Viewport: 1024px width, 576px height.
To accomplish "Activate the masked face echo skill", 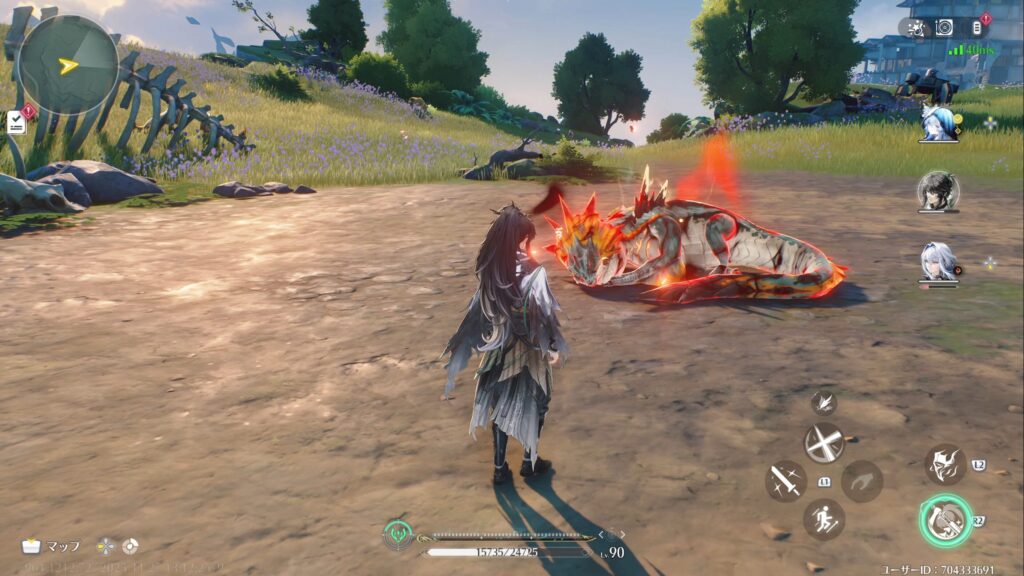I will point(945,465).
